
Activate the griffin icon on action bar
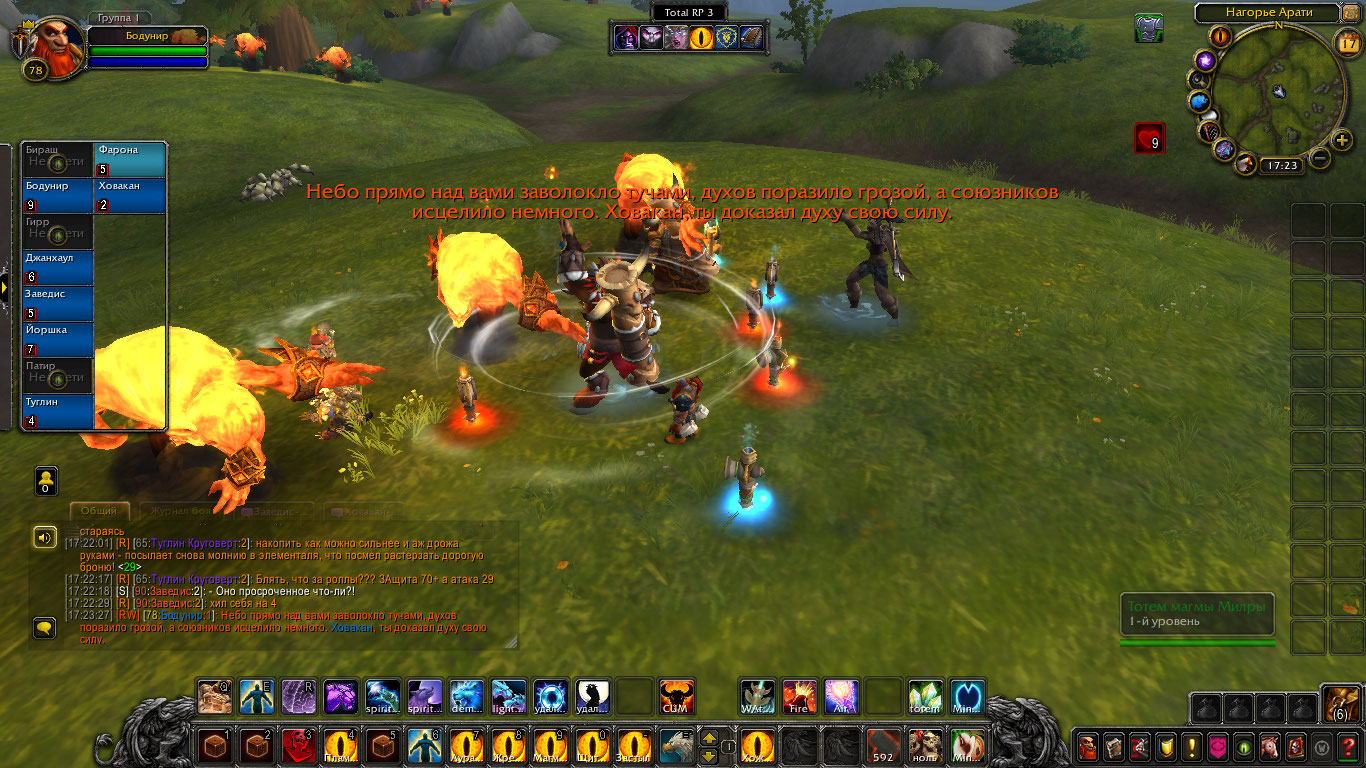(677, 746)
